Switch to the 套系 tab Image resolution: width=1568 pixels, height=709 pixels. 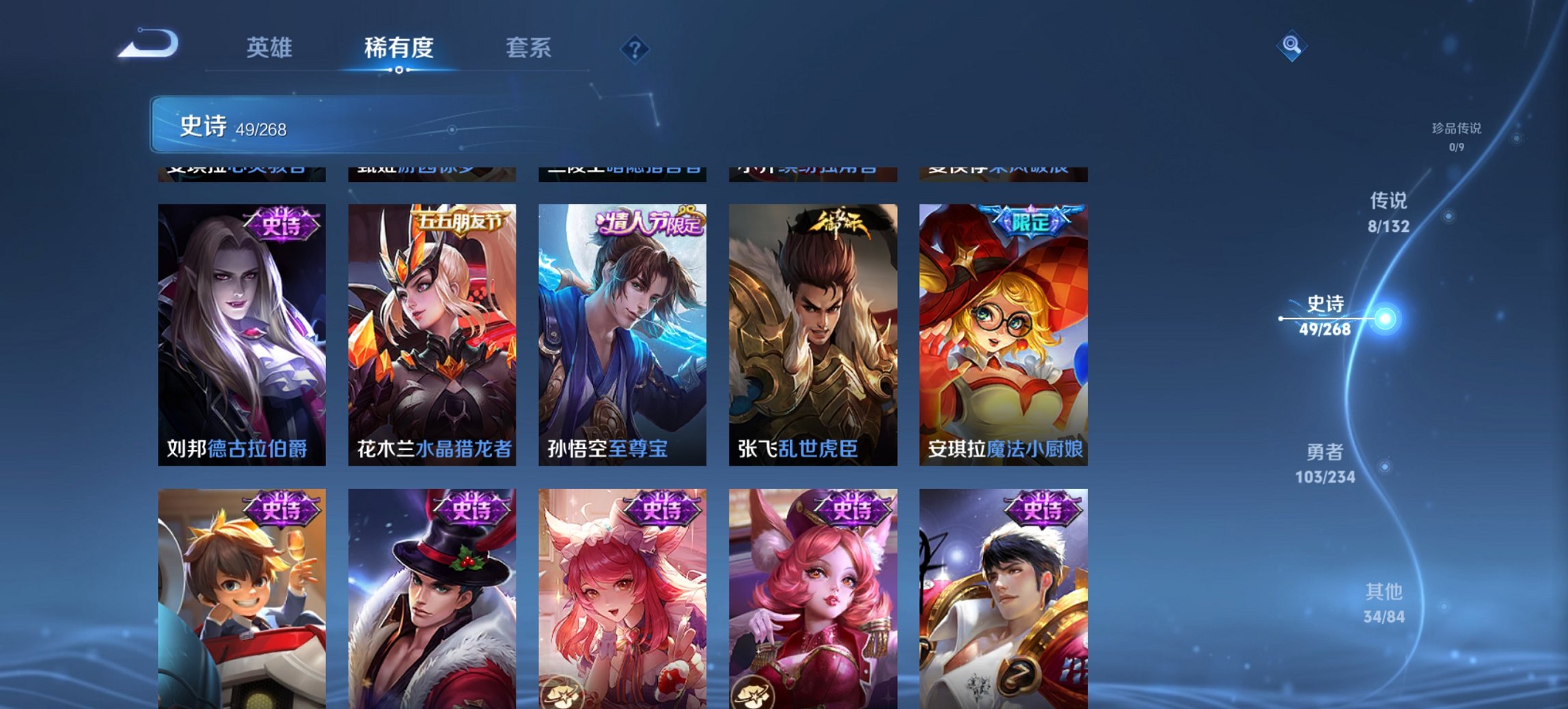click(x=528, y=48)
